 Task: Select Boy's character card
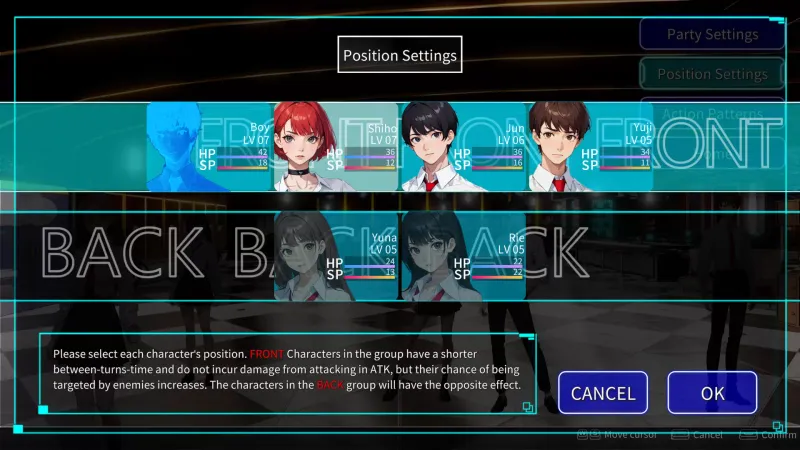(210, 147)
